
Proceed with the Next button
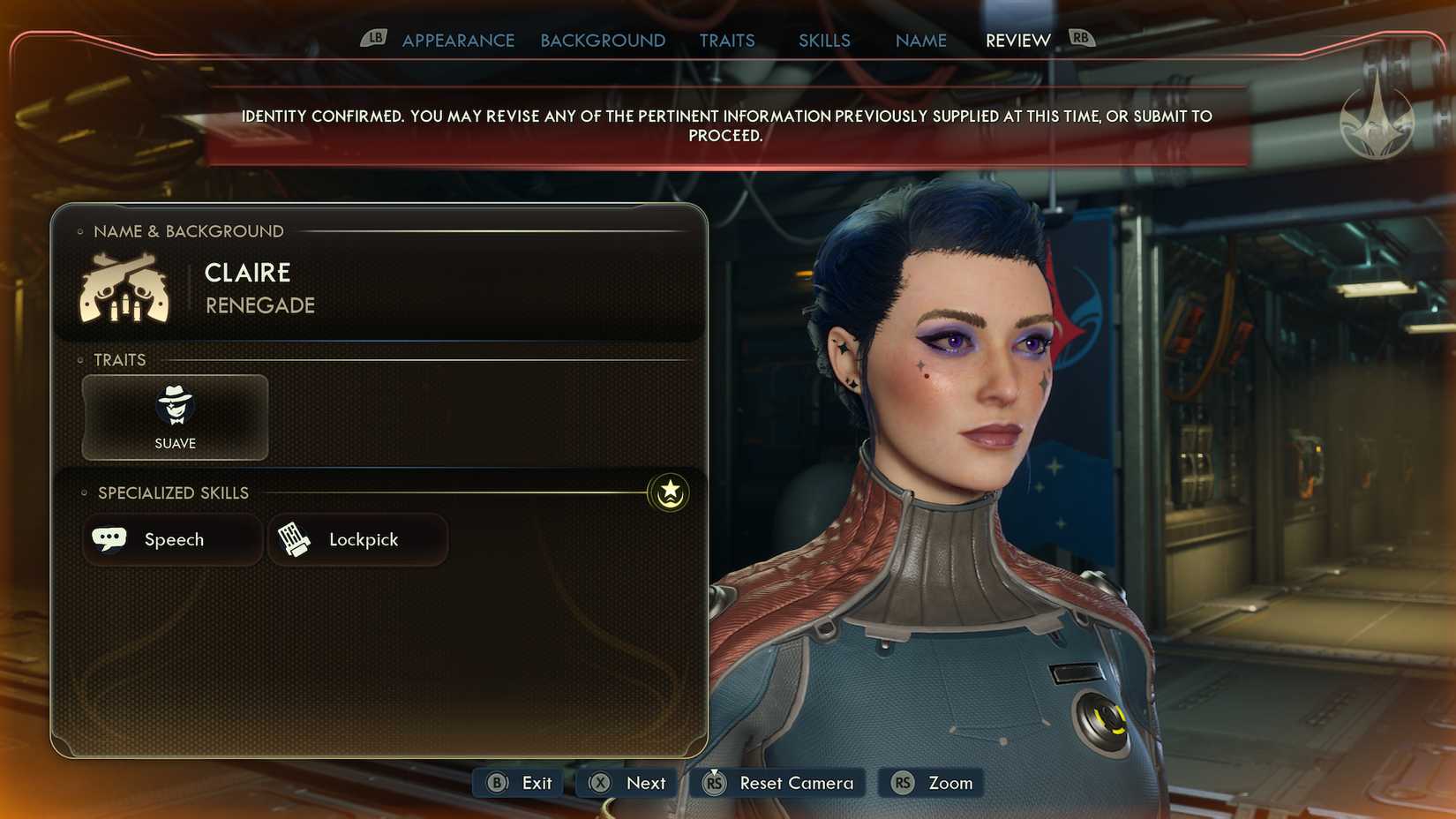pos(628,783)
